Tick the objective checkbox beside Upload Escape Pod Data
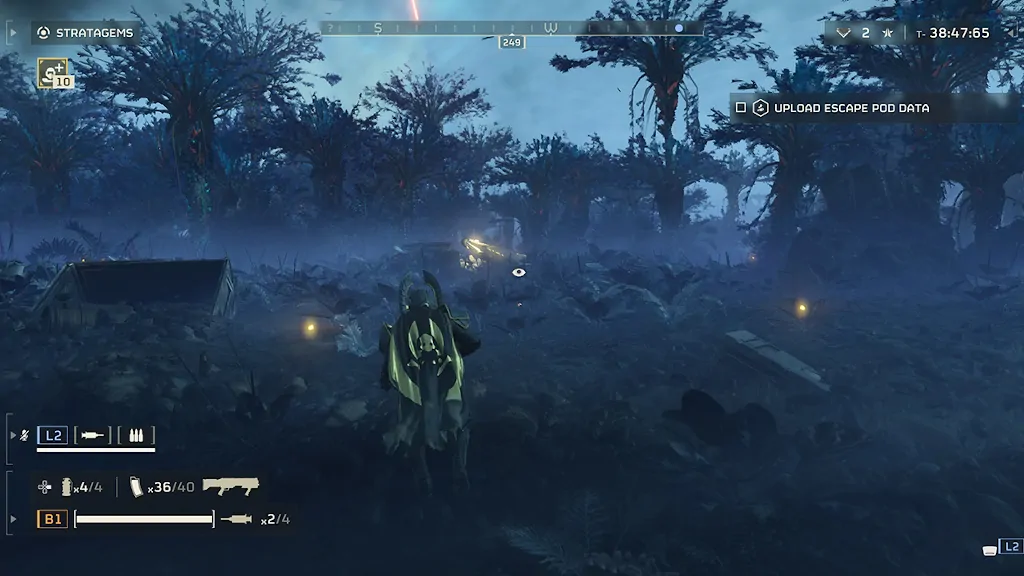 click(741, 108)
